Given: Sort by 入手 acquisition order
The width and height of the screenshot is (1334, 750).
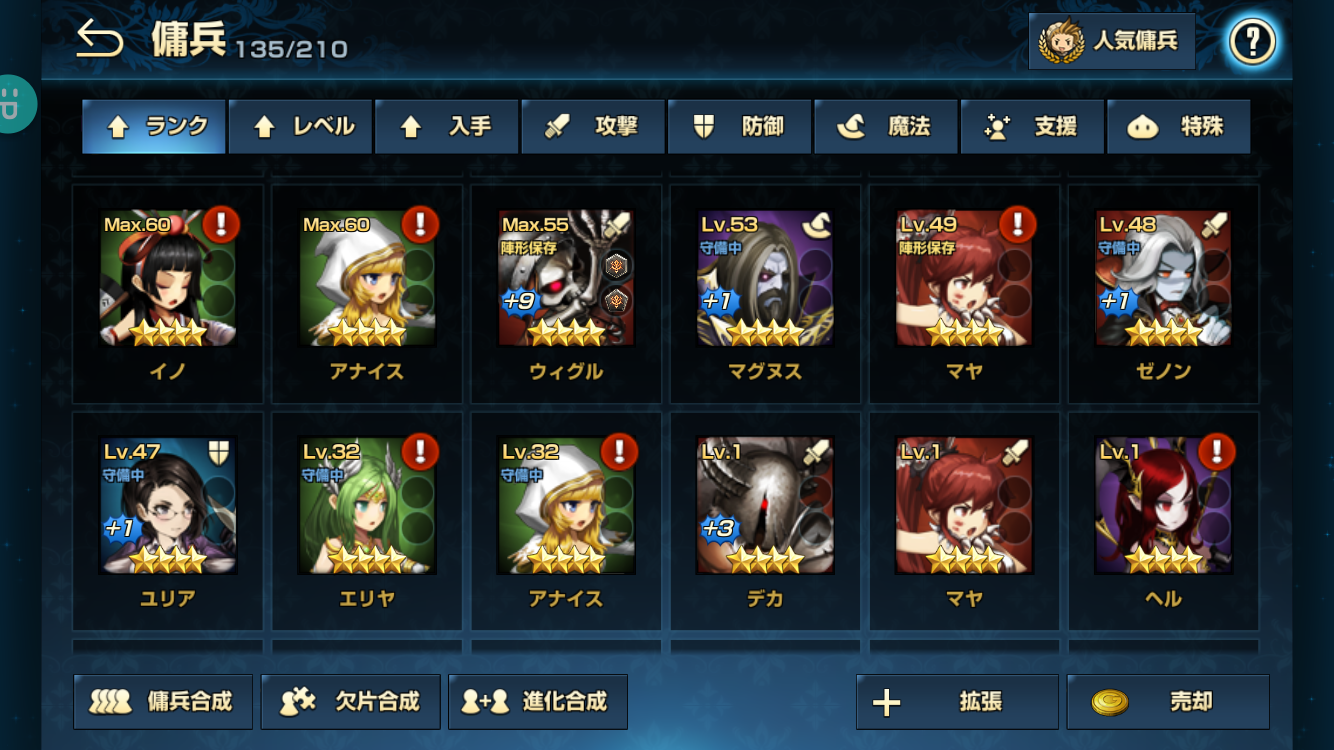Looking at the screenshot, I should (x=446, y=127).
